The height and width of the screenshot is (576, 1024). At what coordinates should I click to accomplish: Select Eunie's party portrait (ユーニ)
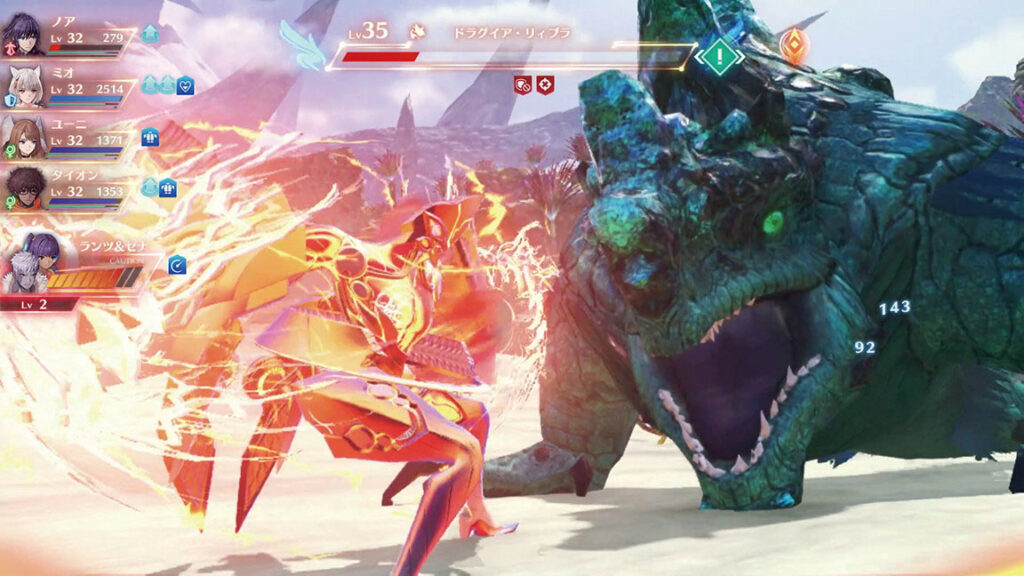coord(24,136)
